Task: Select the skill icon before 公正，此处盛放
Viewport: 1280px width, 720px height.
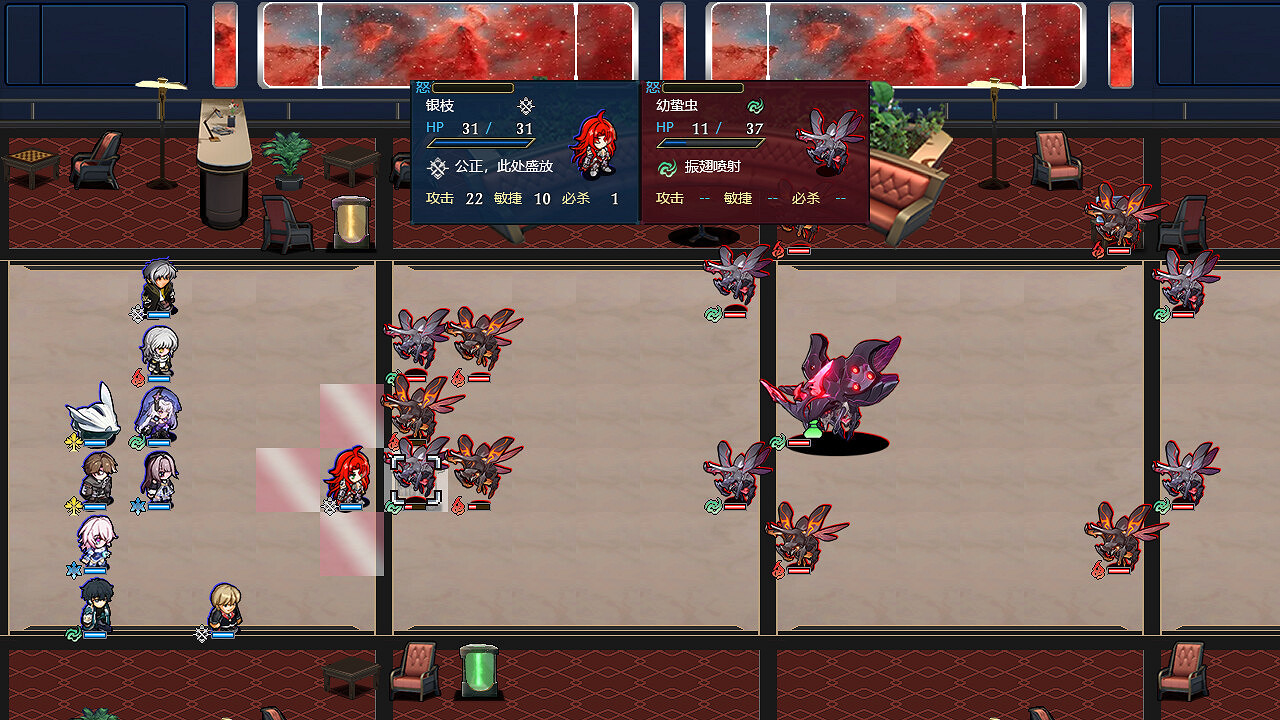Action: (x=437, y=168)
